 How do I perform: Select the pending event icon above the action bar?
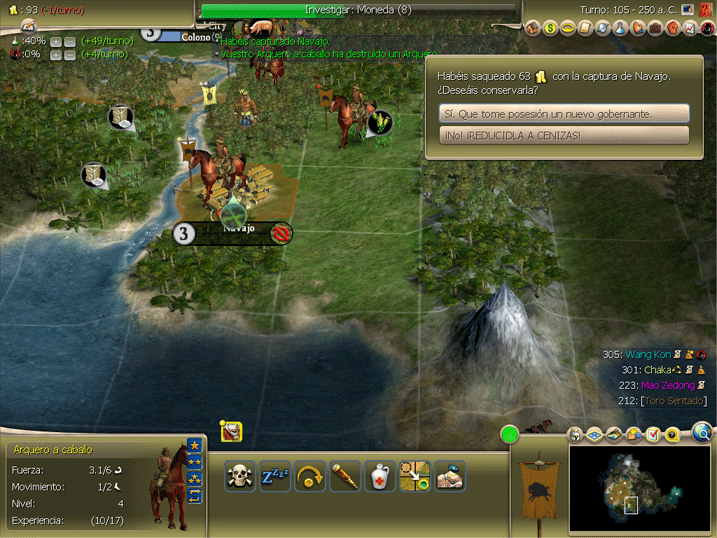tap(231, 432)
